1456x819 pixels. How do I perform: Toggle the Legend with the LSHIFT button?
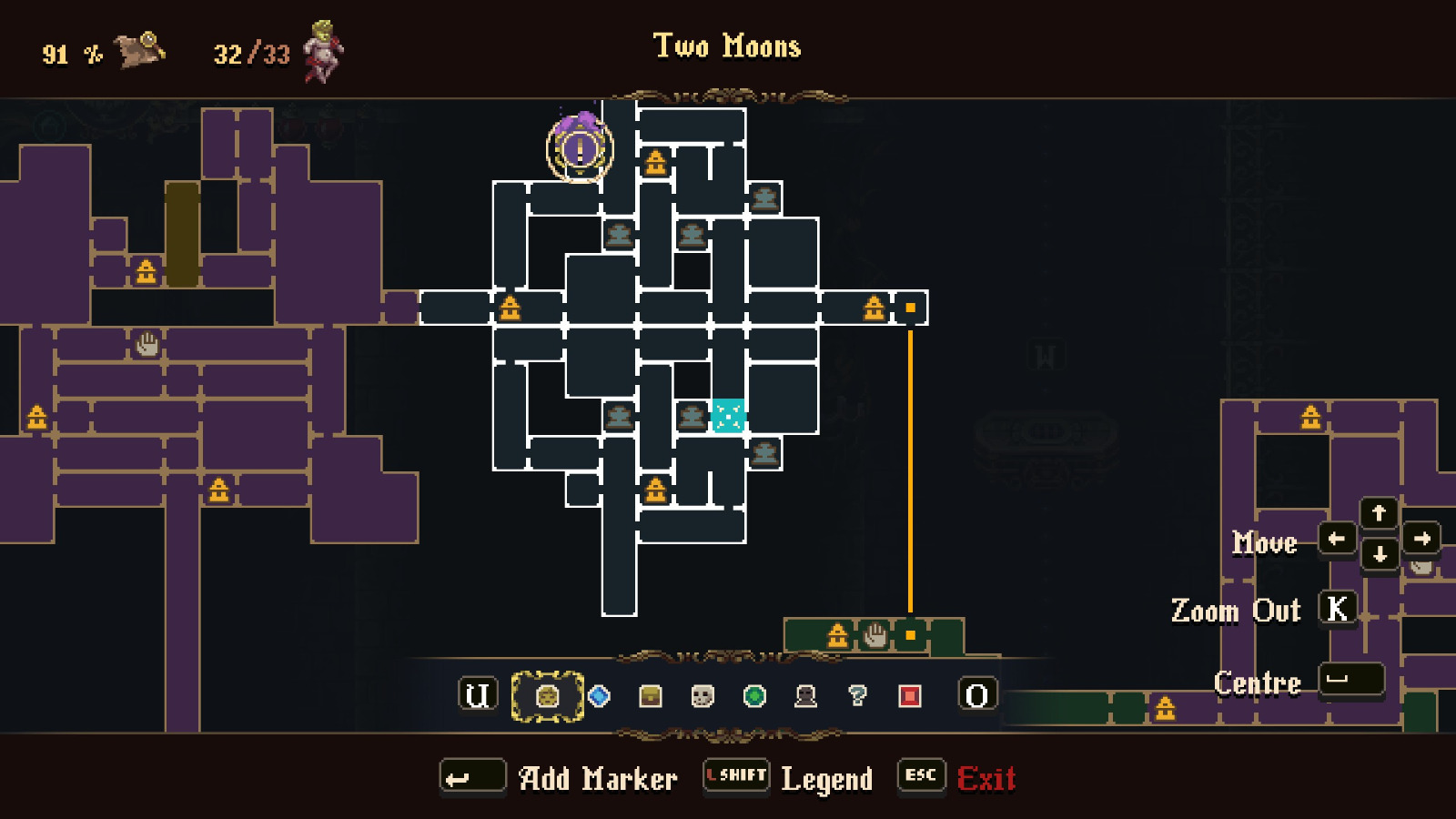pyautogui.click(x=735, y=776)
